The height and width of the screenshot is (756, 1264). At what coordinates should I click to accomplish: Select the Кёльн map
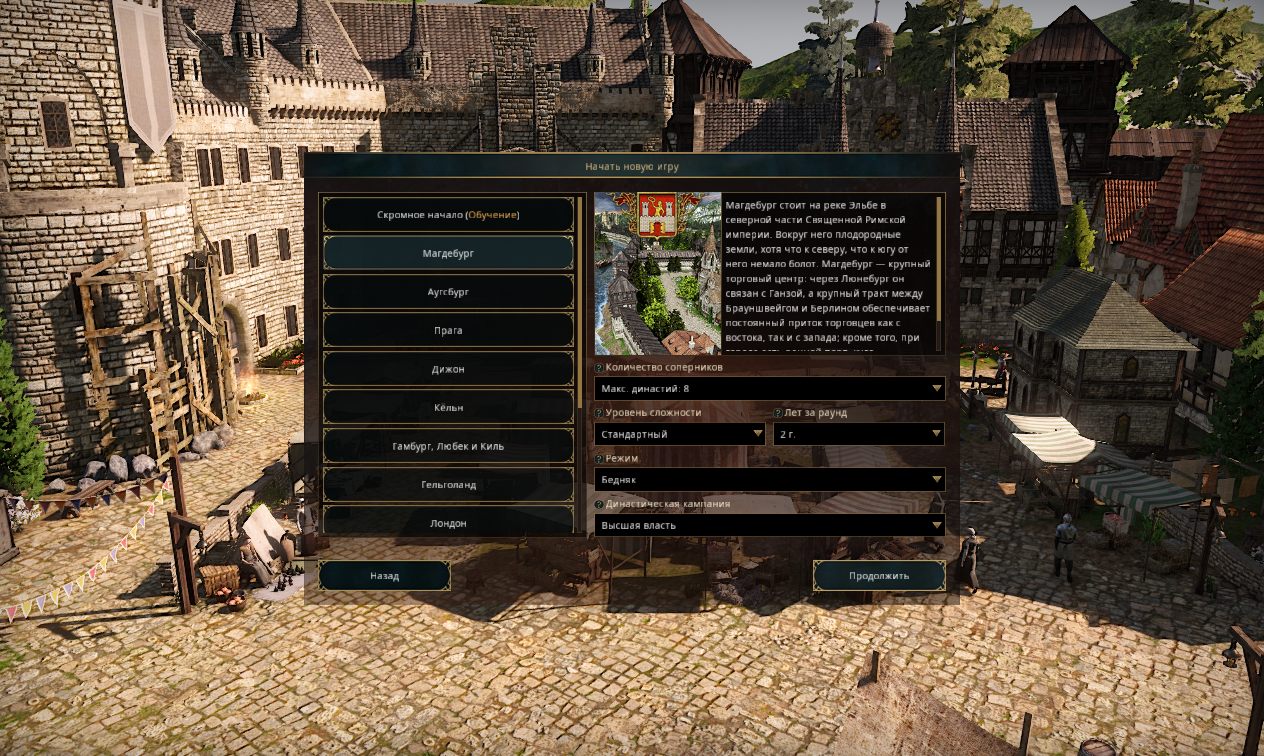coord(447,408)
